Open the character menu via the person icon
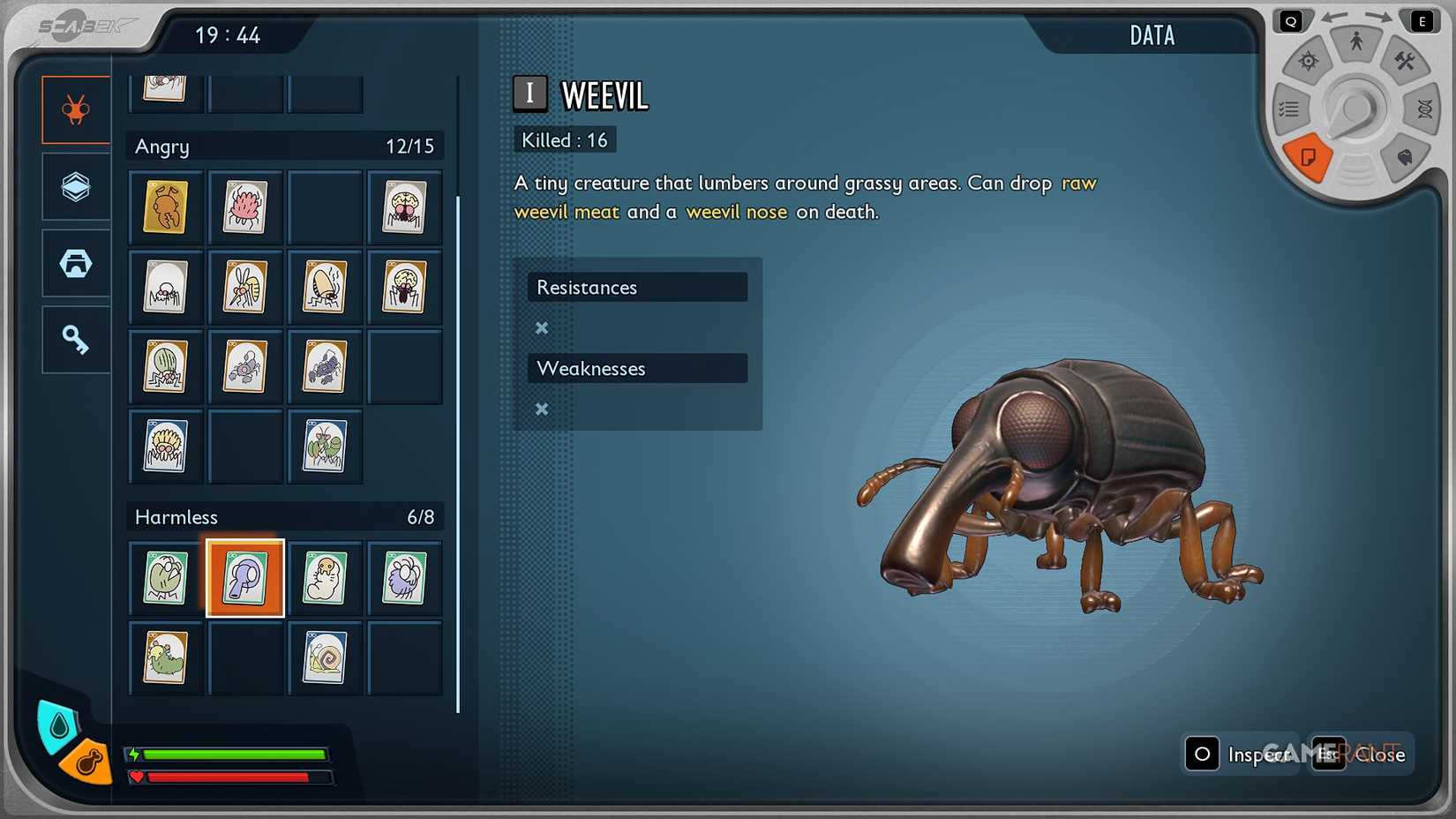Screen dimensions: 1456x819 click(x=1356, y=39)
